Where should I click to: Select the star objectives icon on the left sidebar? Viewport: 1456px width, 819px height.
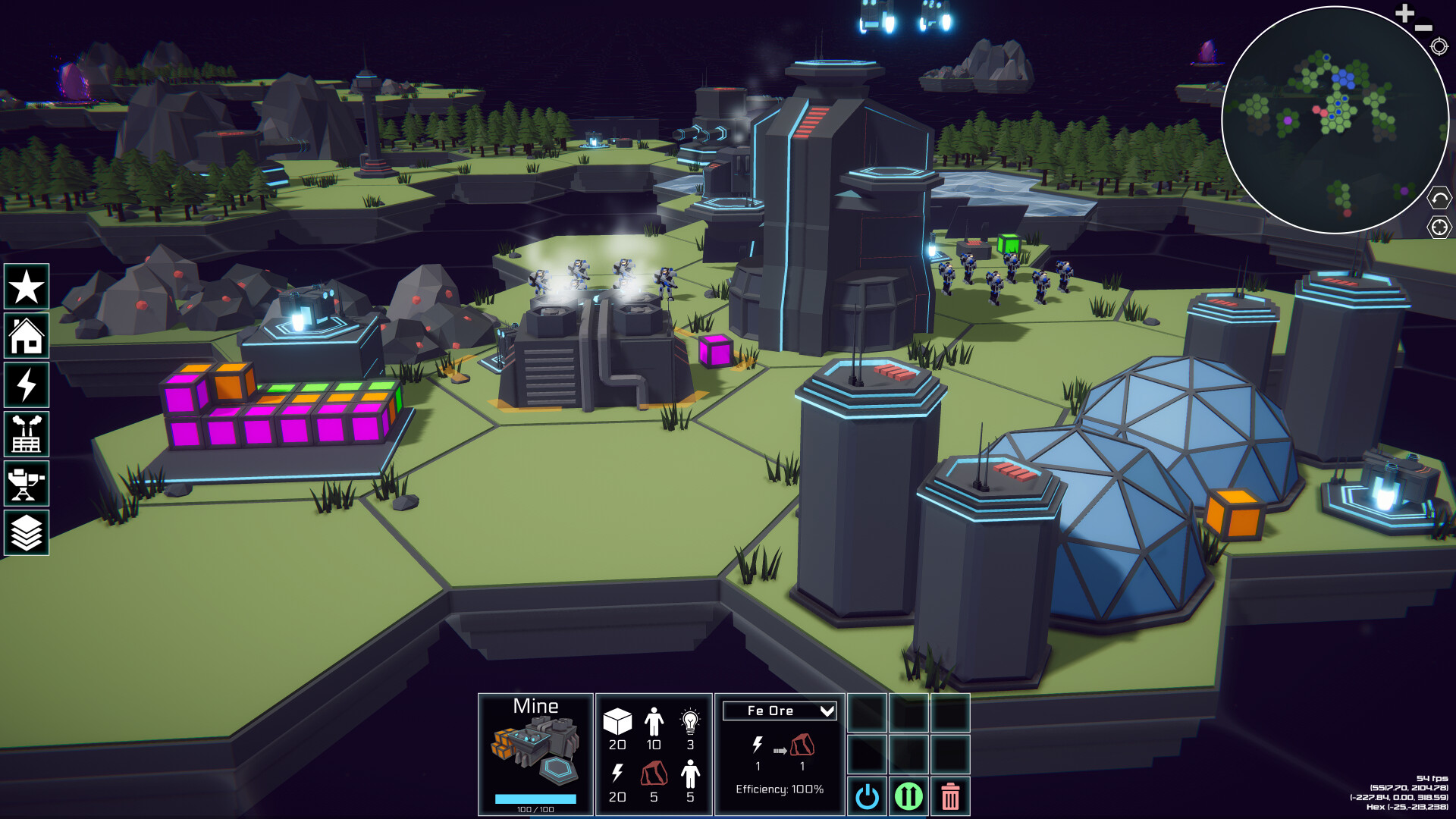[27, 287]
